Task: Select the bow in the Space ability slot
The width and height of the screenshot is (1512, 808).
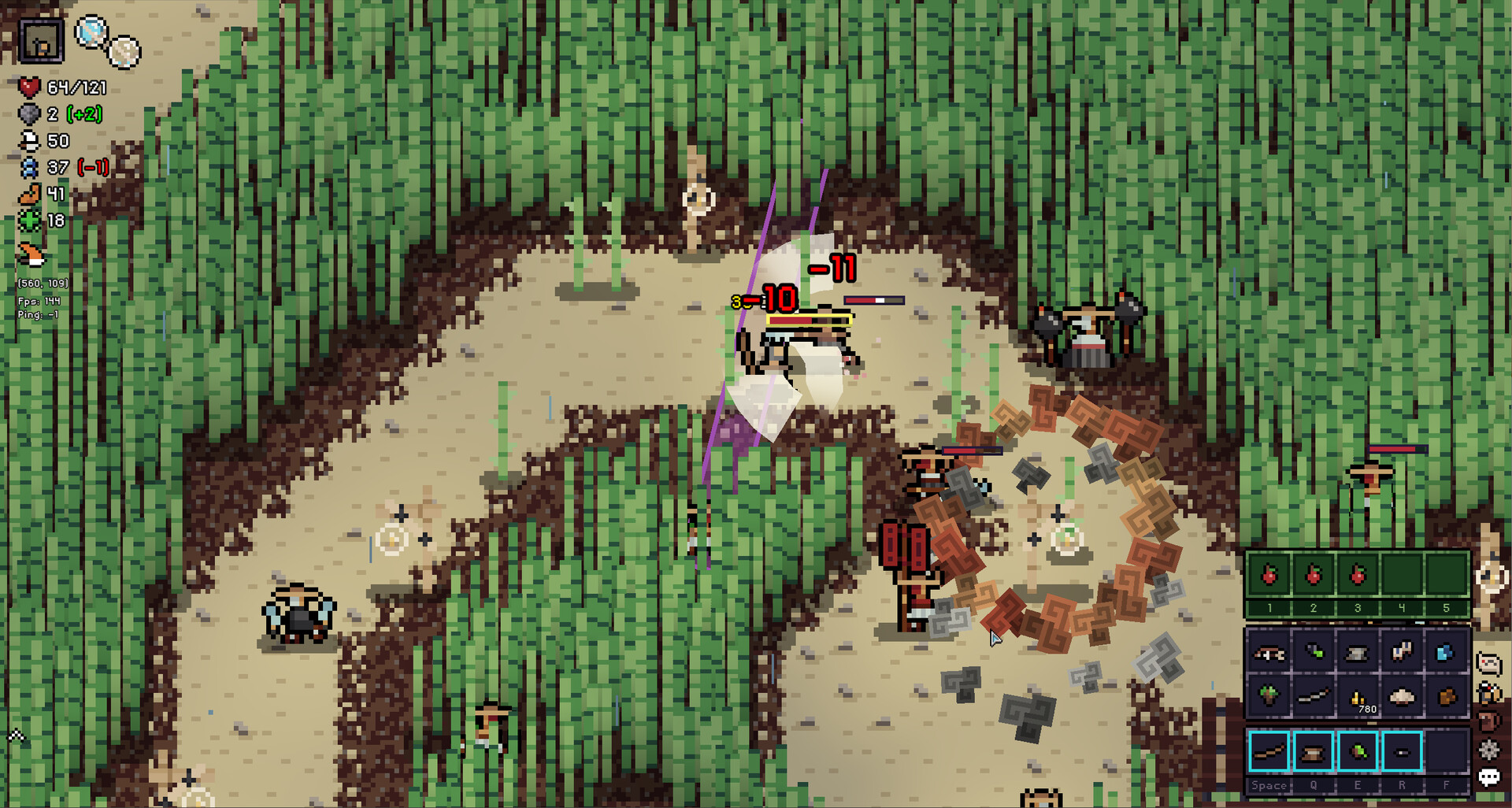Action: point(1269,751)
